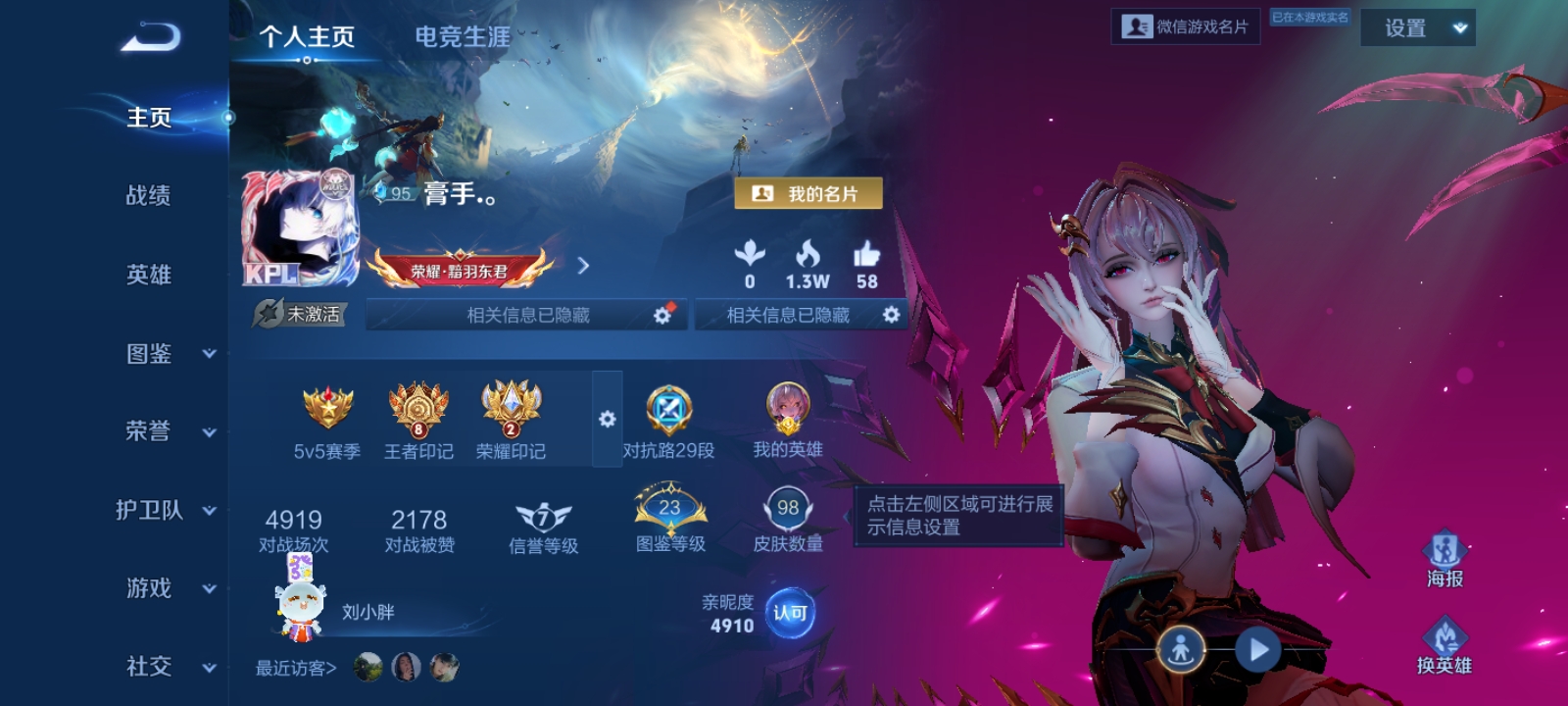The image size is (1568, 706).
Task: Open the 荣耀印记 emblem
Action: coord(509,412)
